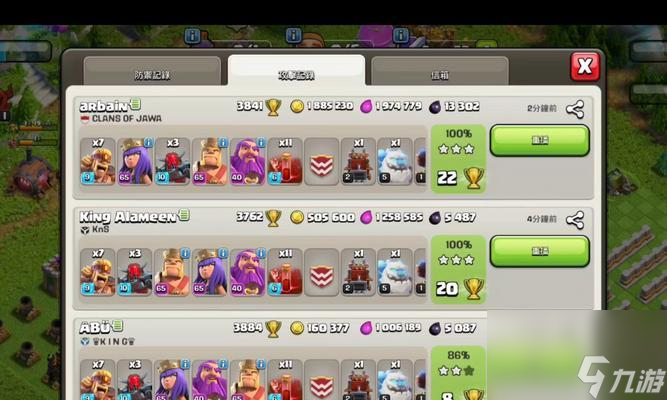Watch the replay of the King Alameen attack
The height and width of the screenshot is (400, 667).
point(539,251)
